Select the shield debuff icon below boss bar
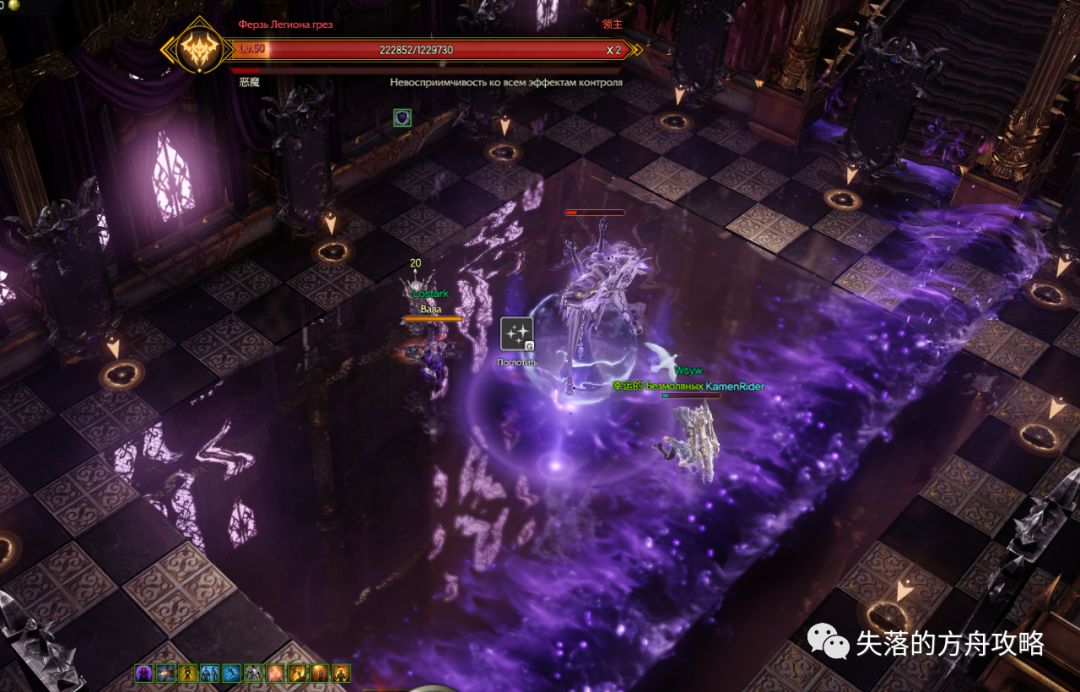 pyautogui.click(x=402, y=118)
